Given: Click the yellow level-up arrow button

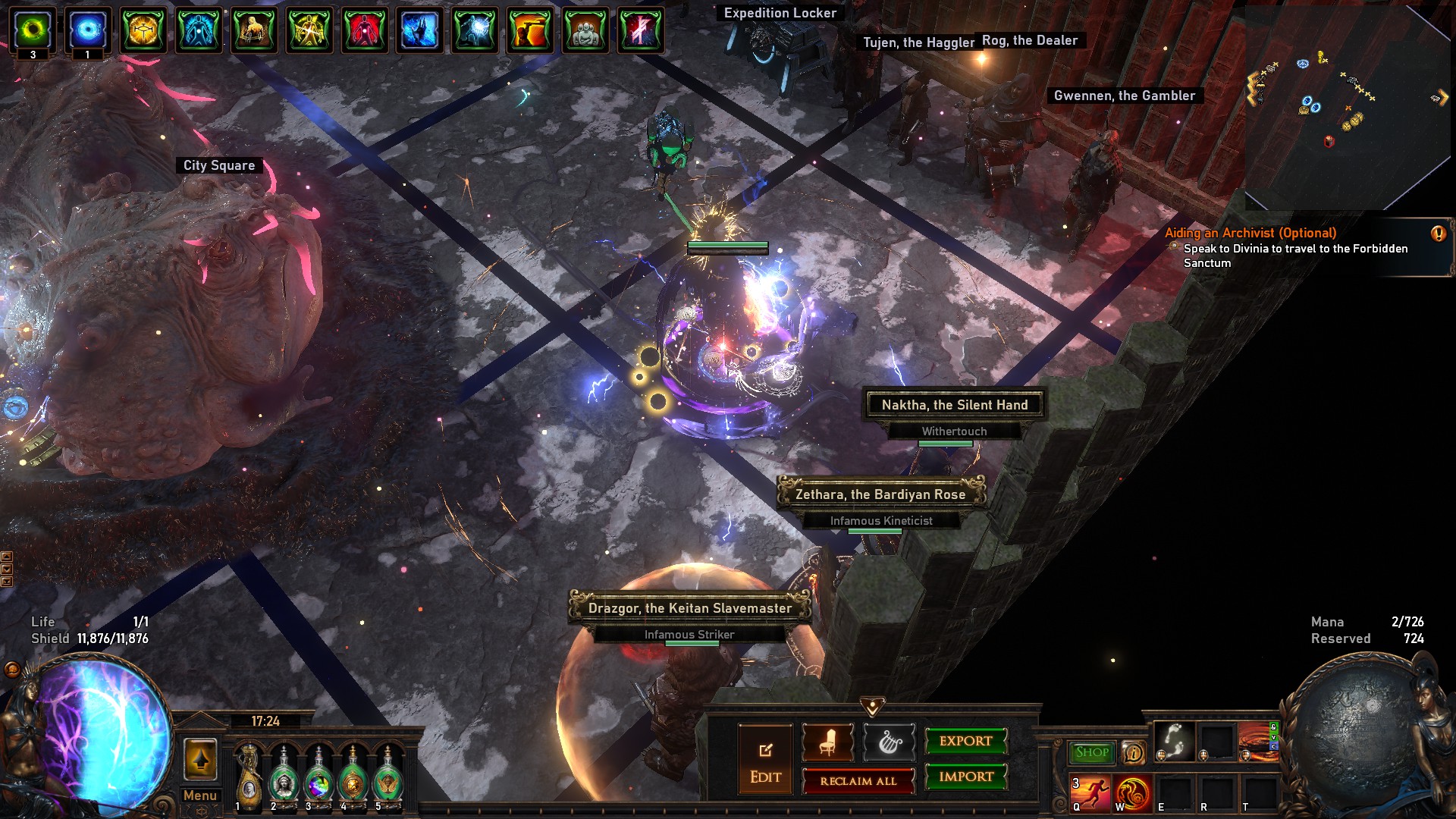Looking at the screenshot, I should click(200, 759).
